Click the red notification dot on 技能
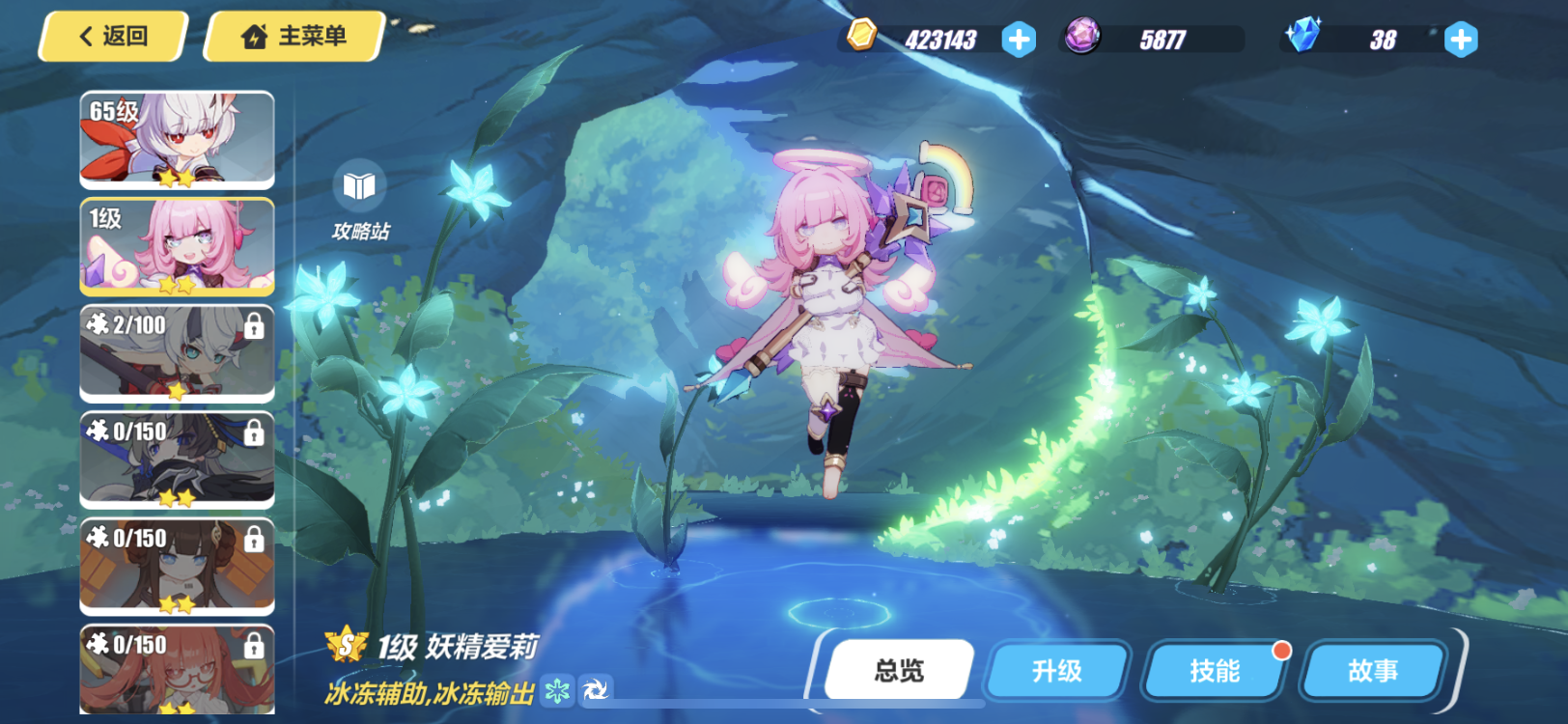Image resolution: width=1568 pixels, height=724 pixels. pos(1281,652)
